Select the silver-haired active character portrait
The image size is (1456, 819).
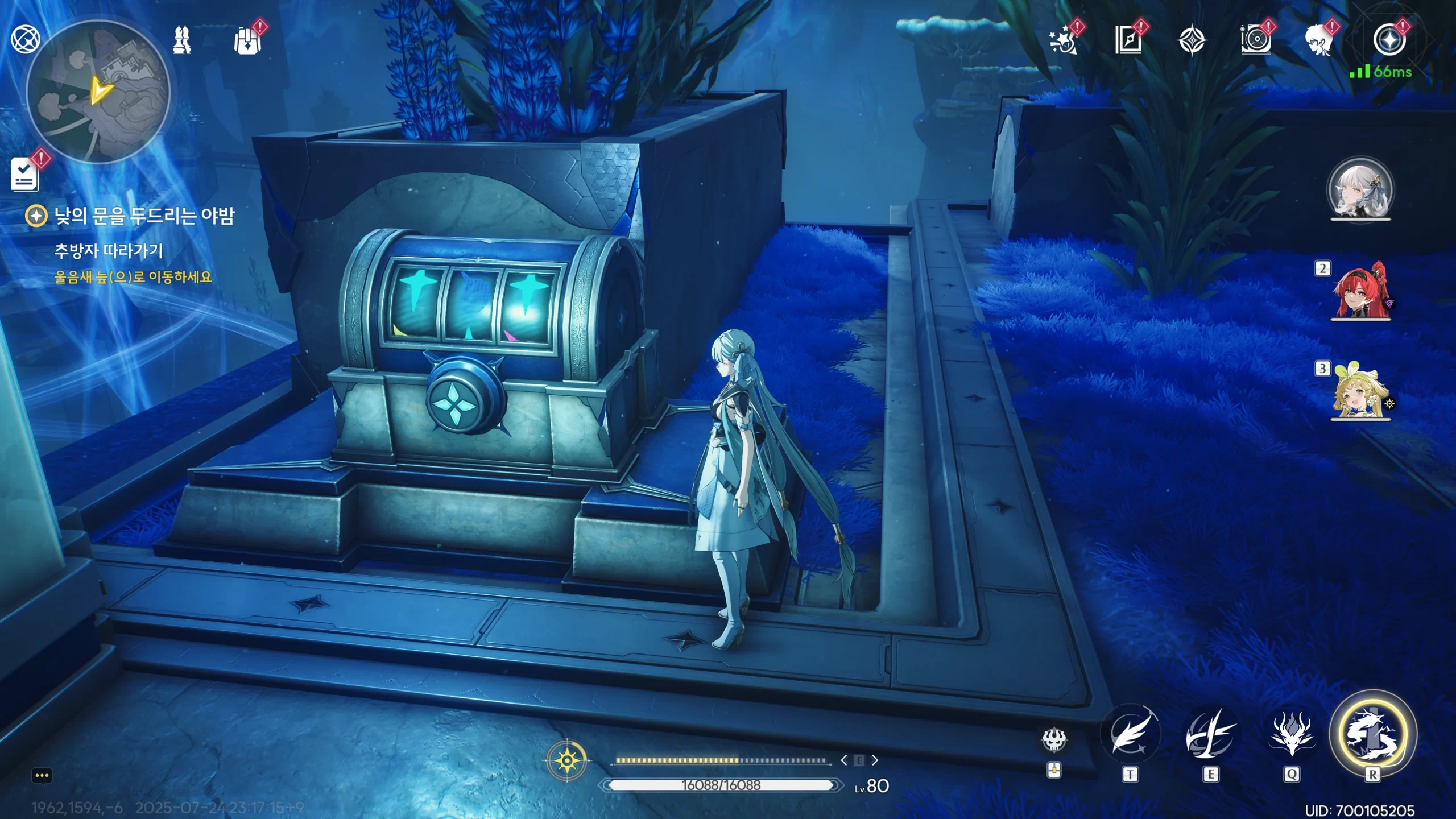(x=1360, y=191)
